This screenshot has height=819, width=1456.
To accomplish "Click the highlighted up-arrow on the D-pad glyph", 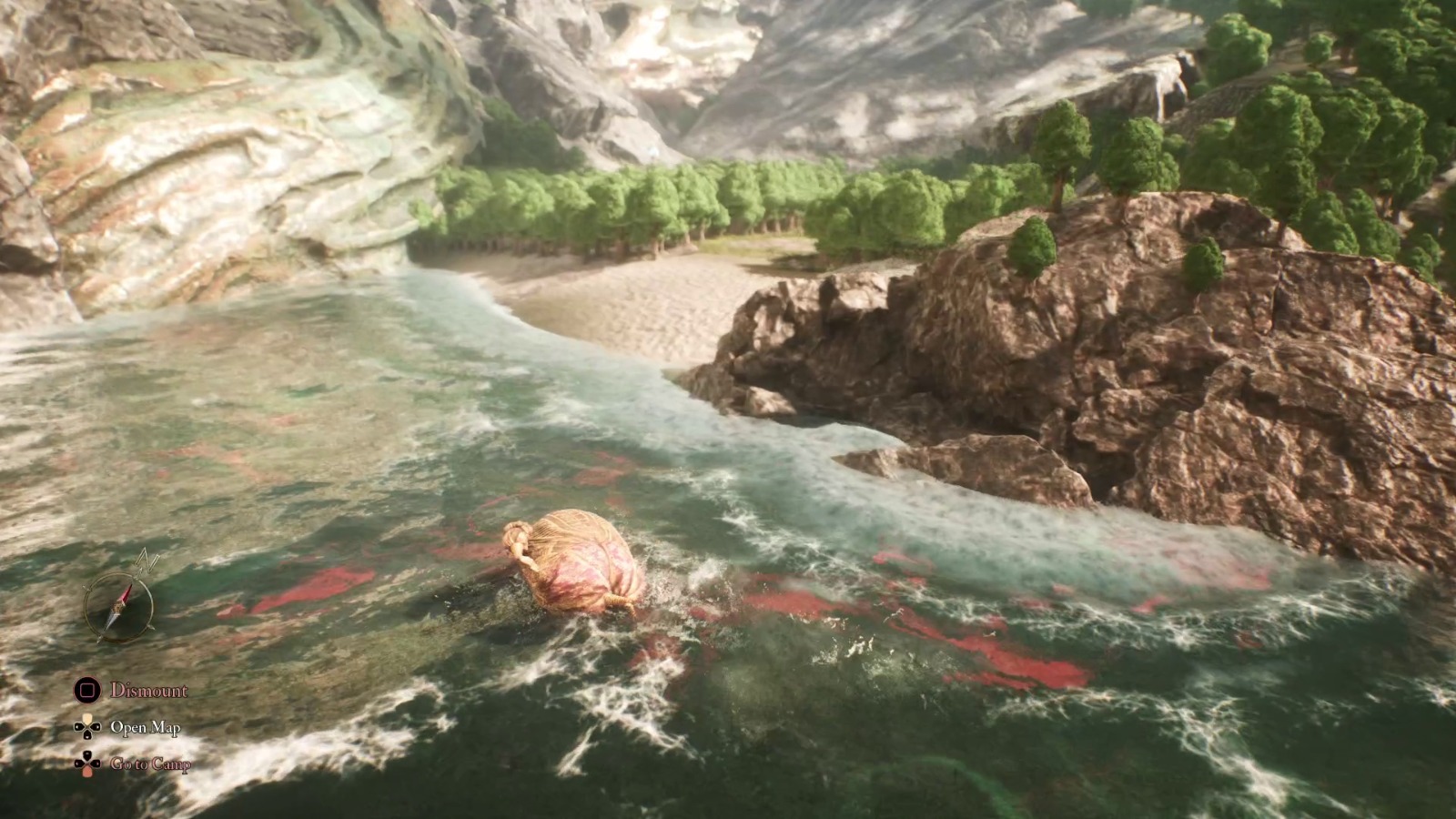I will (x=87, y=718).
